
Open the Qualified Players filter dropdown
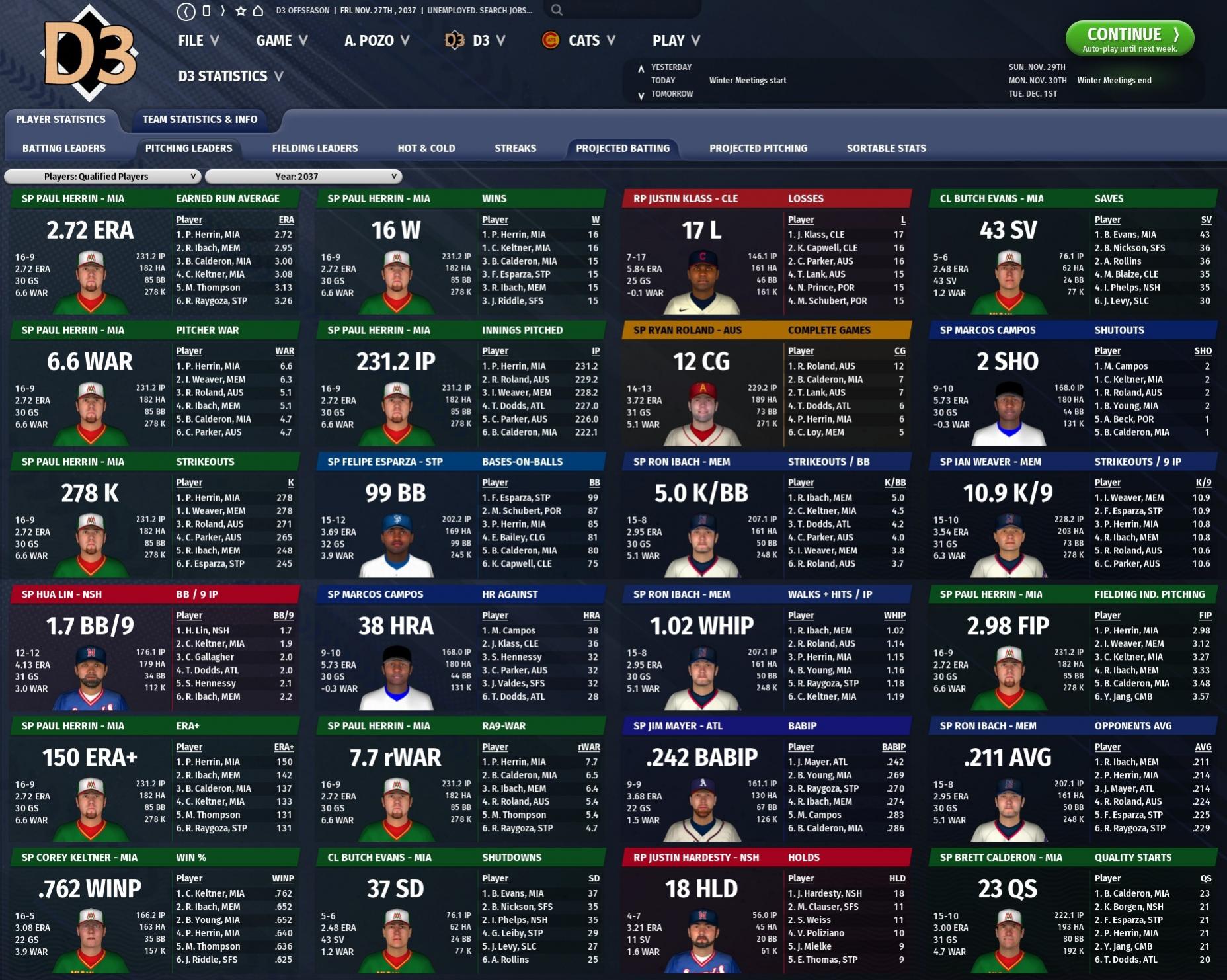(x=102, y=177)
